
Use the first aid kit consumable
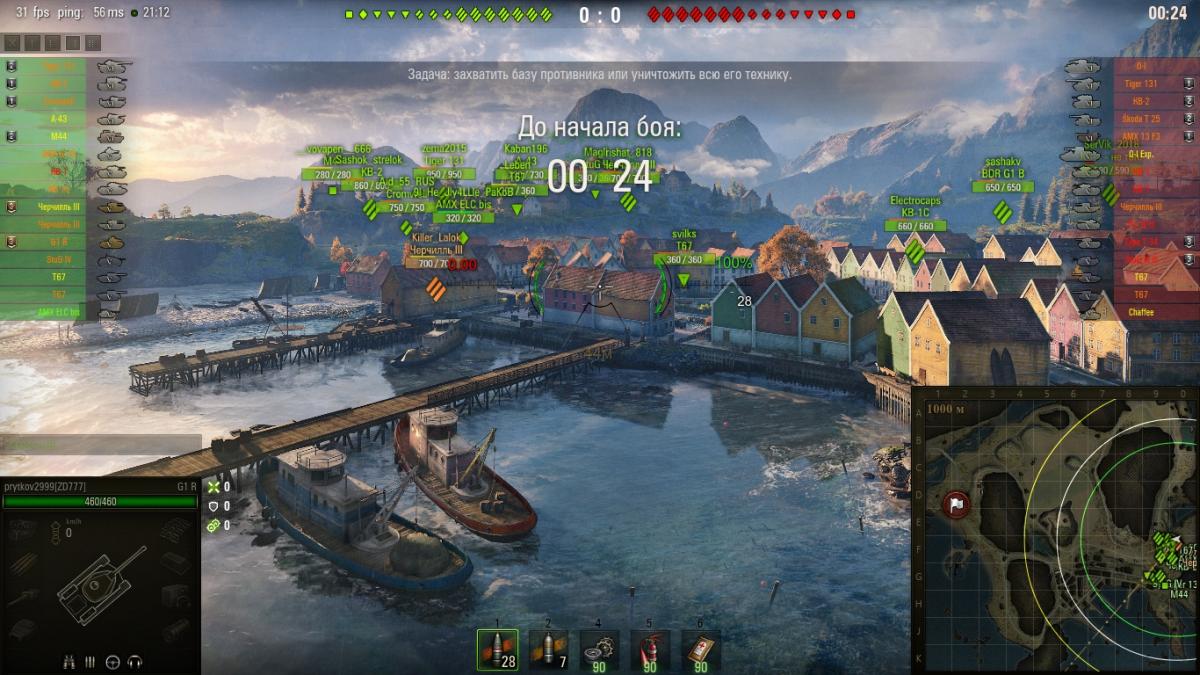701,649
